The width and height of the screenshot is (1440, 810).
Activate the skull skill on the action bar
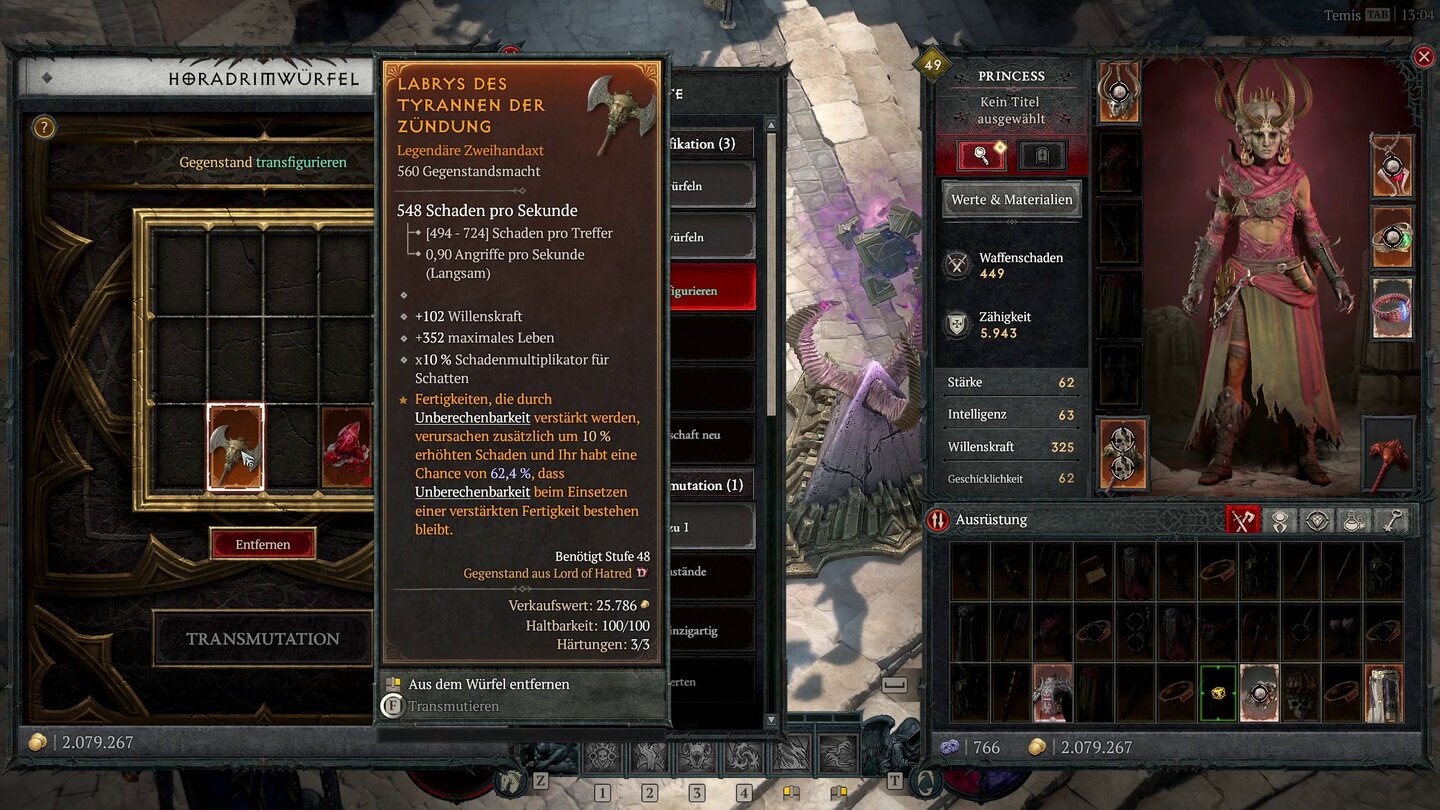[601, 757]
